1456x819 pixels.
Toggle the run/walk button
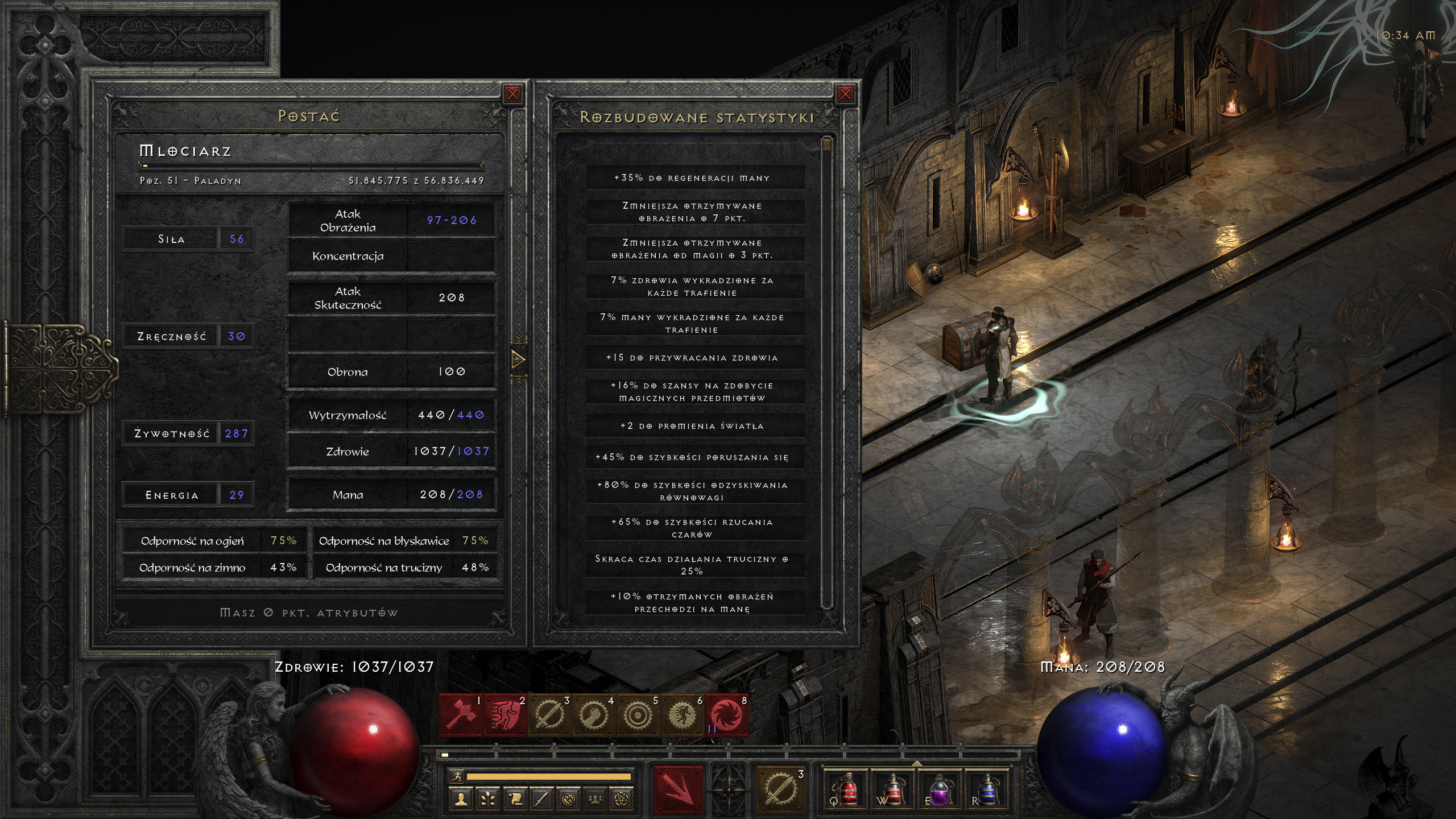point(457,776)
